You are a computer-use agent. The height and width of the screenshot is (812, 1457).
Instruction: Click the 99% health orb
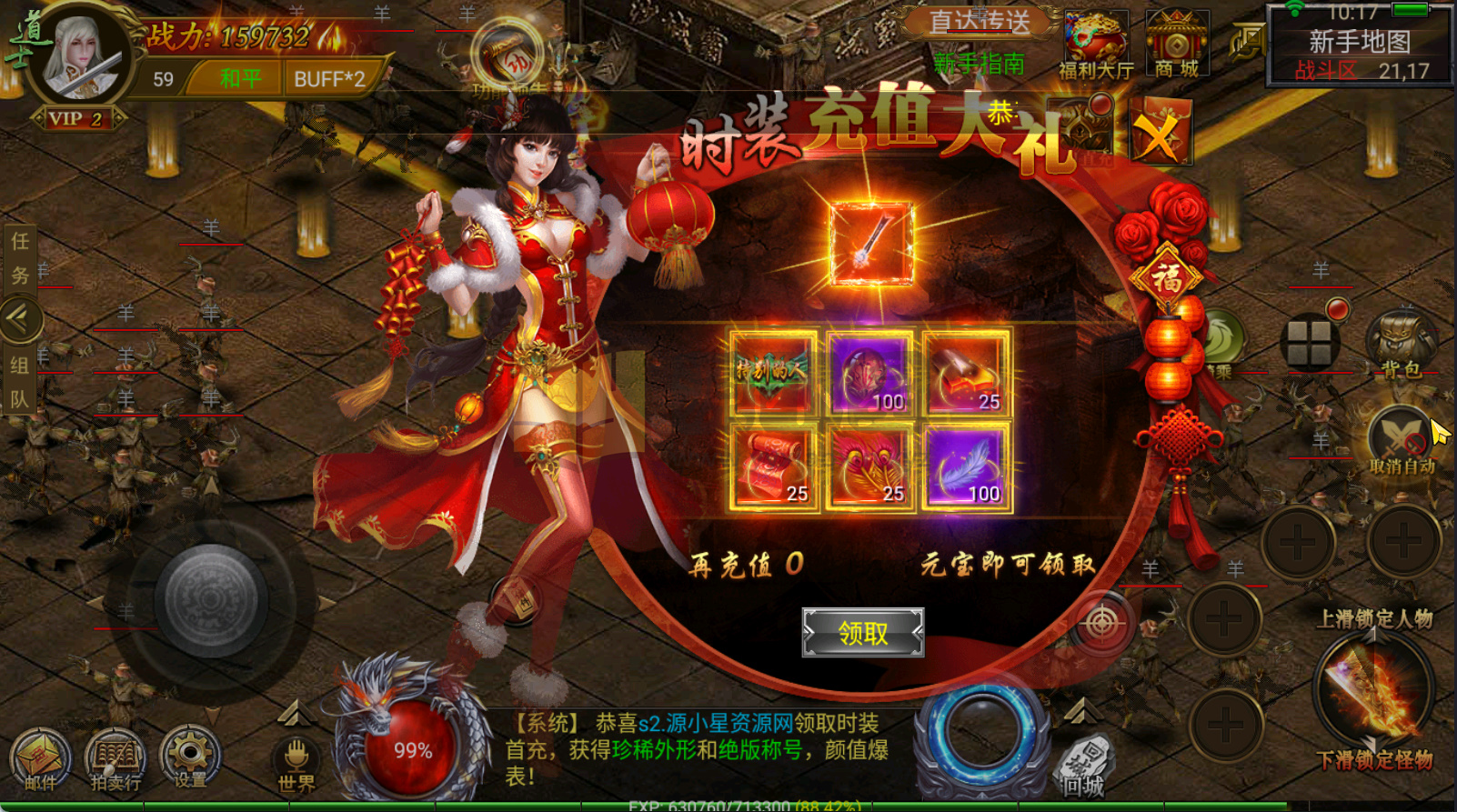(x=411, y=747)
